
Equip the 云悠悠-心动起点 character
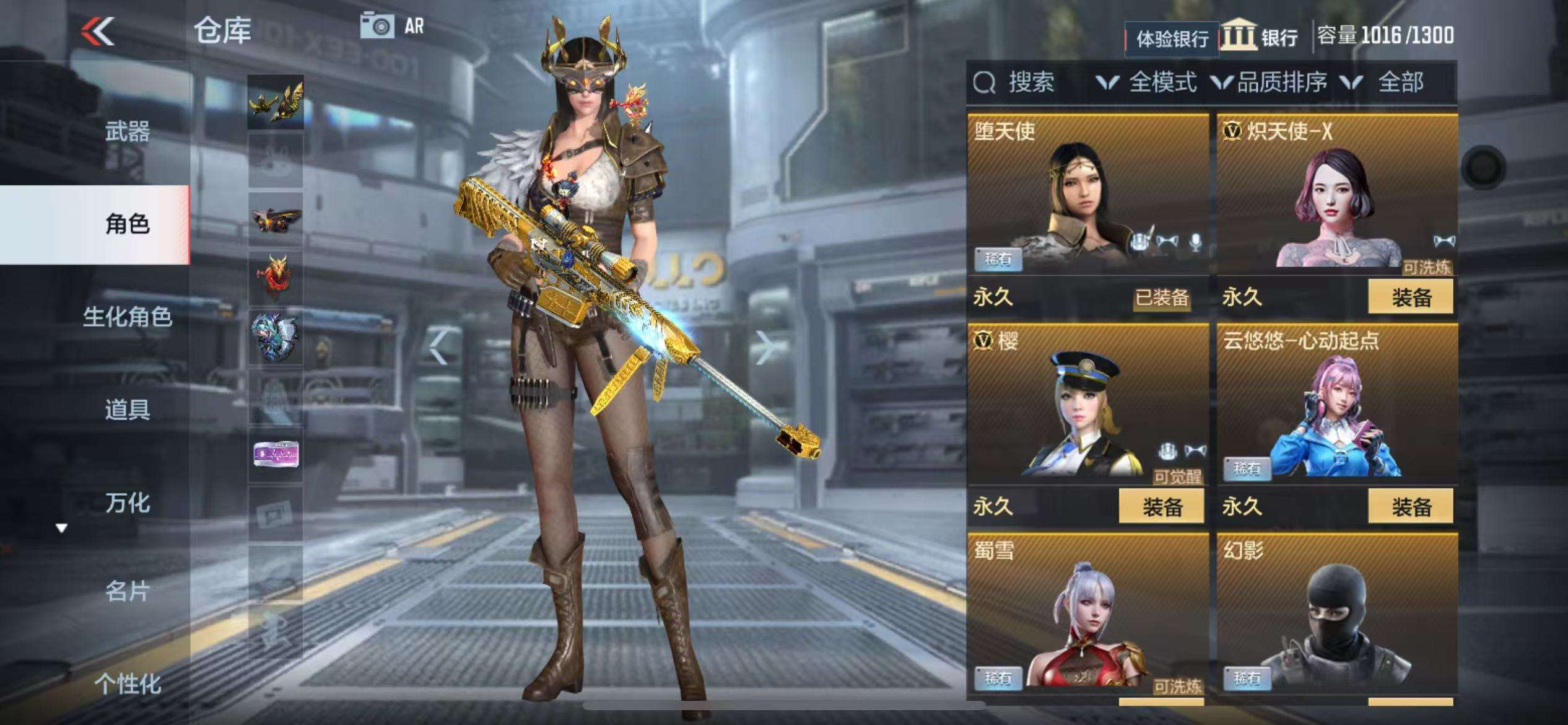pyautogui.click(x=1410, y=507)
